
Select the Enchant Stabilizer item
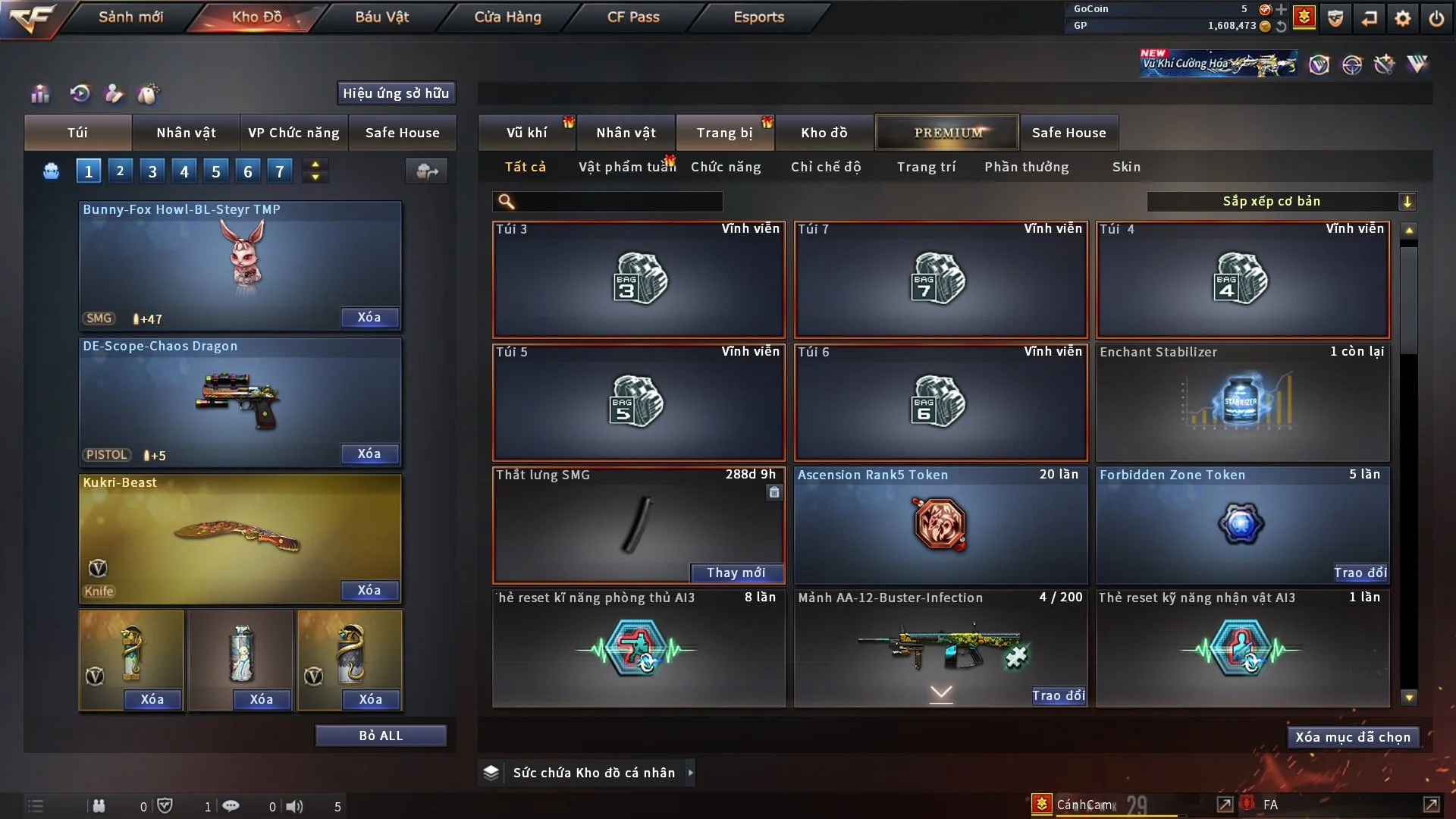(x=1242, y=403)
